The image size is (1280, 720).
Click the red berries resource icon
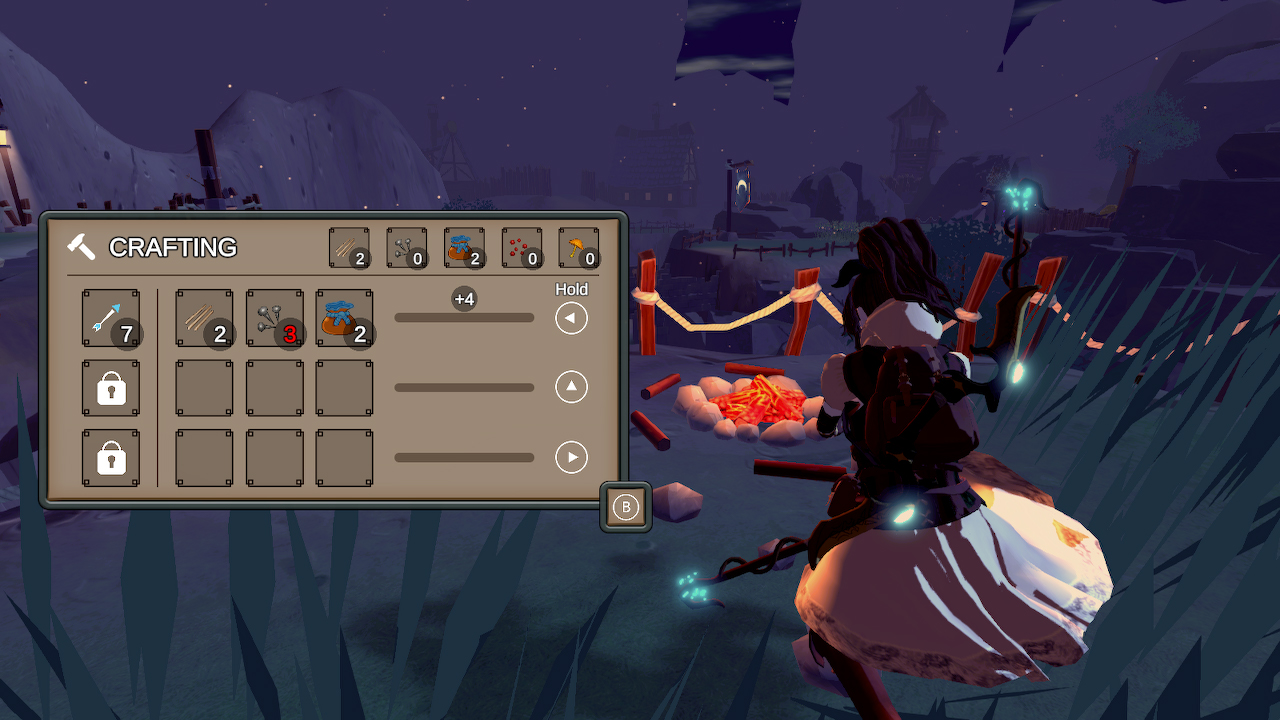pyautogui.click(x=522, y=248)
